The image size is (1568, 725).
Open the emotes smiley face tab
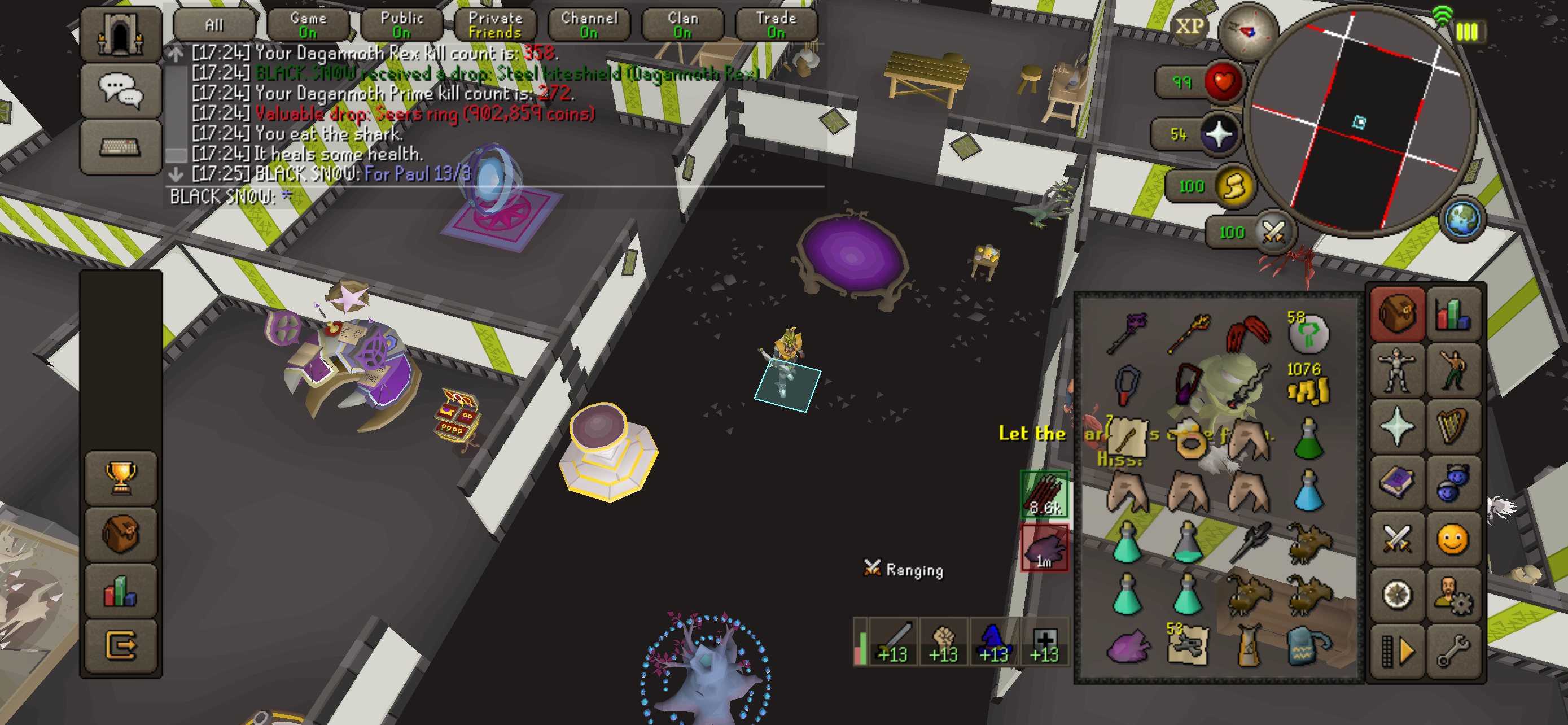click(1453, 539)
